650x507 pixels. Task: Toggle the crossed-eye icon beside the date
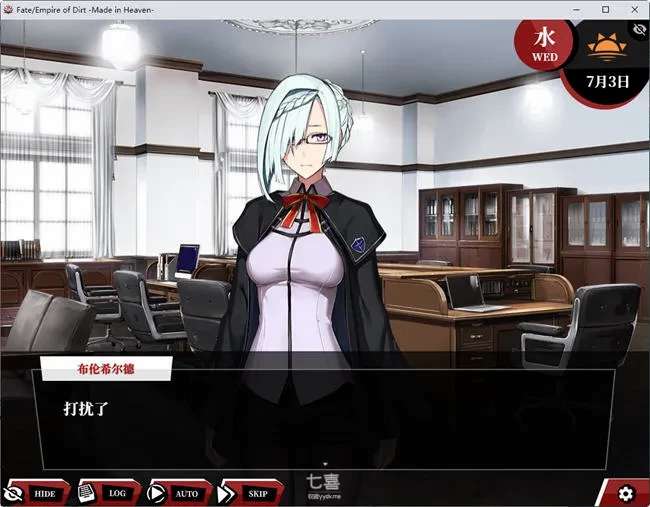(x=637, y=30)
